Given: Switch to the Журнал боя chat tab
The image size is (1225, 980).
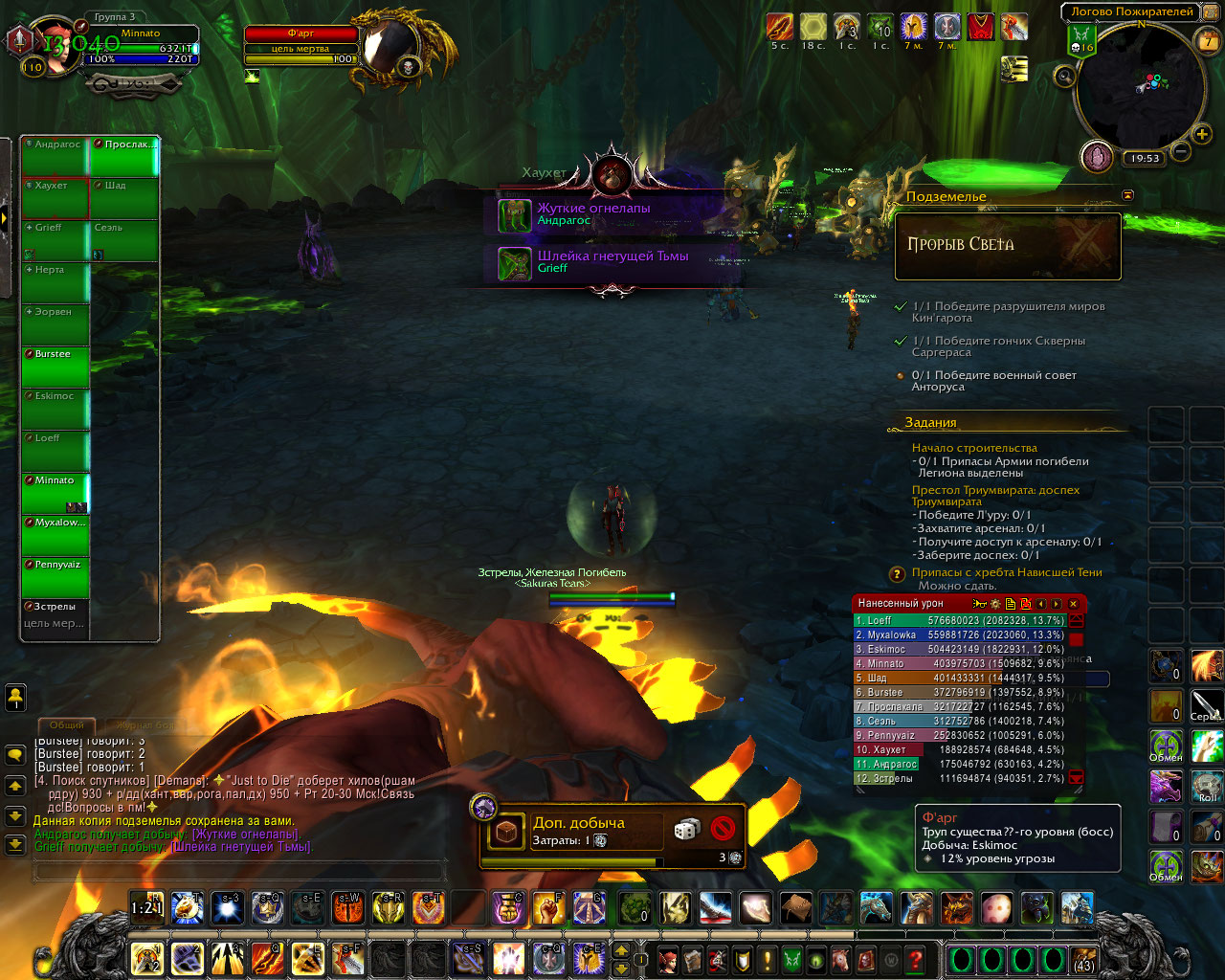Looking at the screenshot, I should click(x=144, y=725).
